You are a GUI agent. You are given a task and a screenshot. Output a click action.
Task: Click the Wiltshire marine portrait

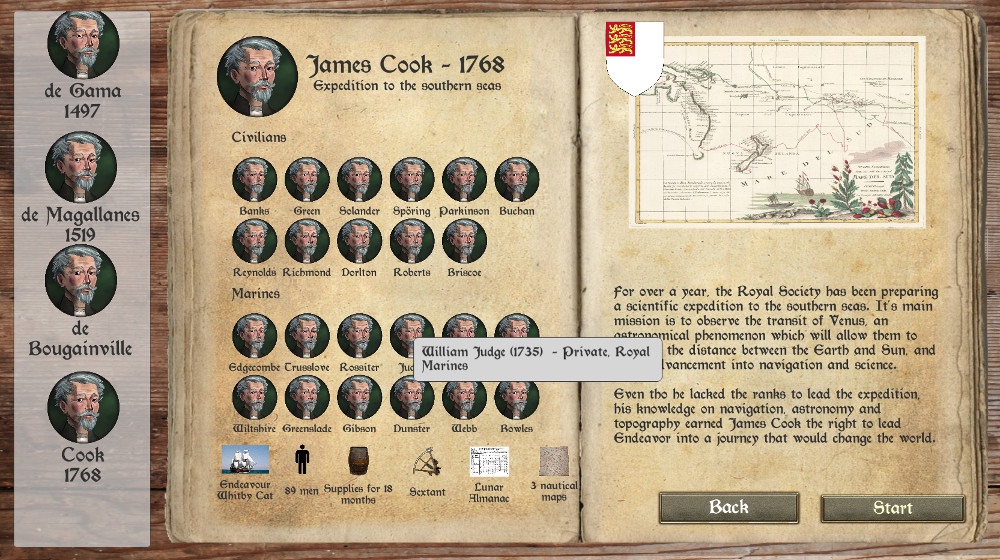(255, 397)
